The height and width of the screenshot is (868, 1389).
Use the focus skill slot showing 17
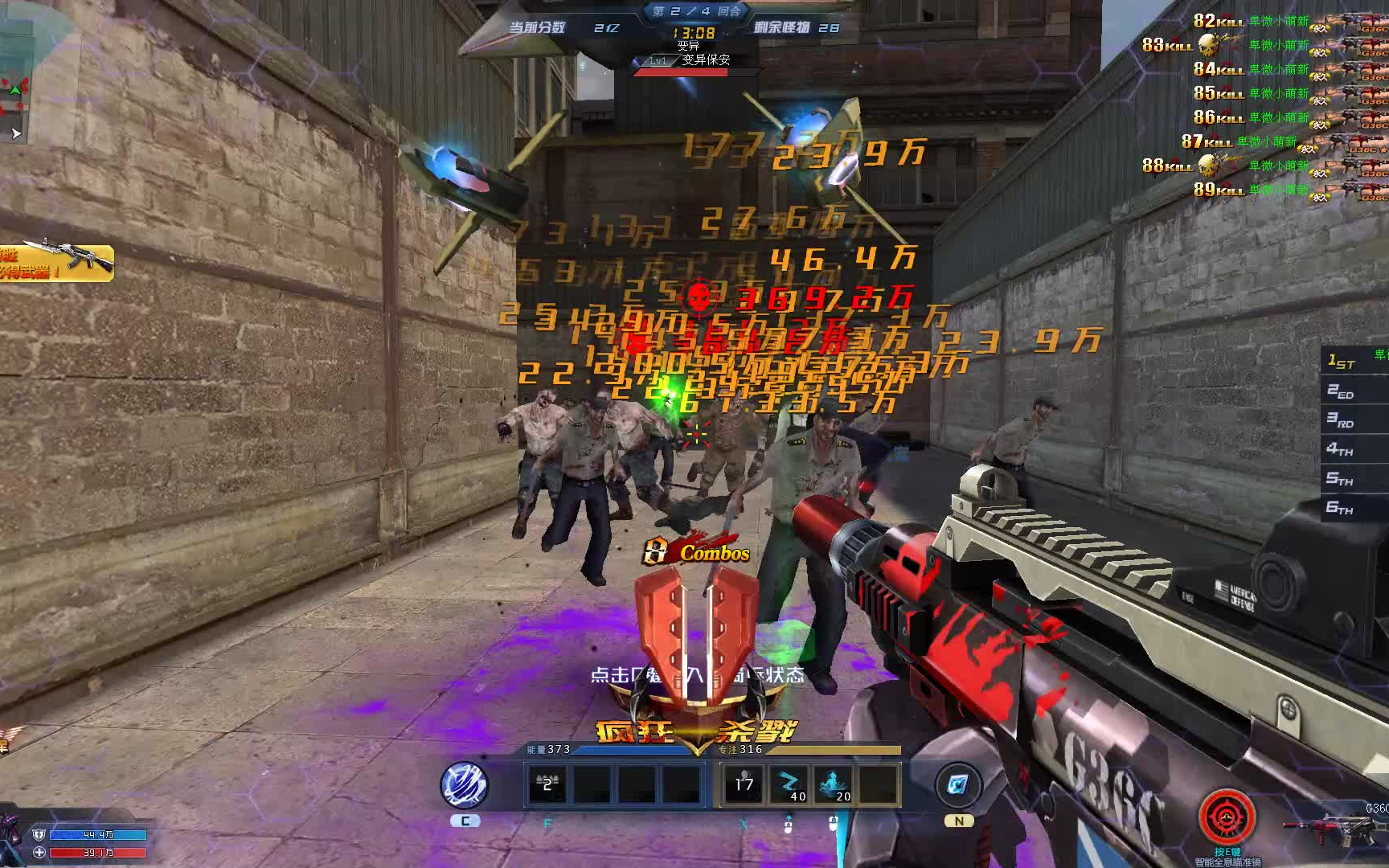(x=744, y=784)
